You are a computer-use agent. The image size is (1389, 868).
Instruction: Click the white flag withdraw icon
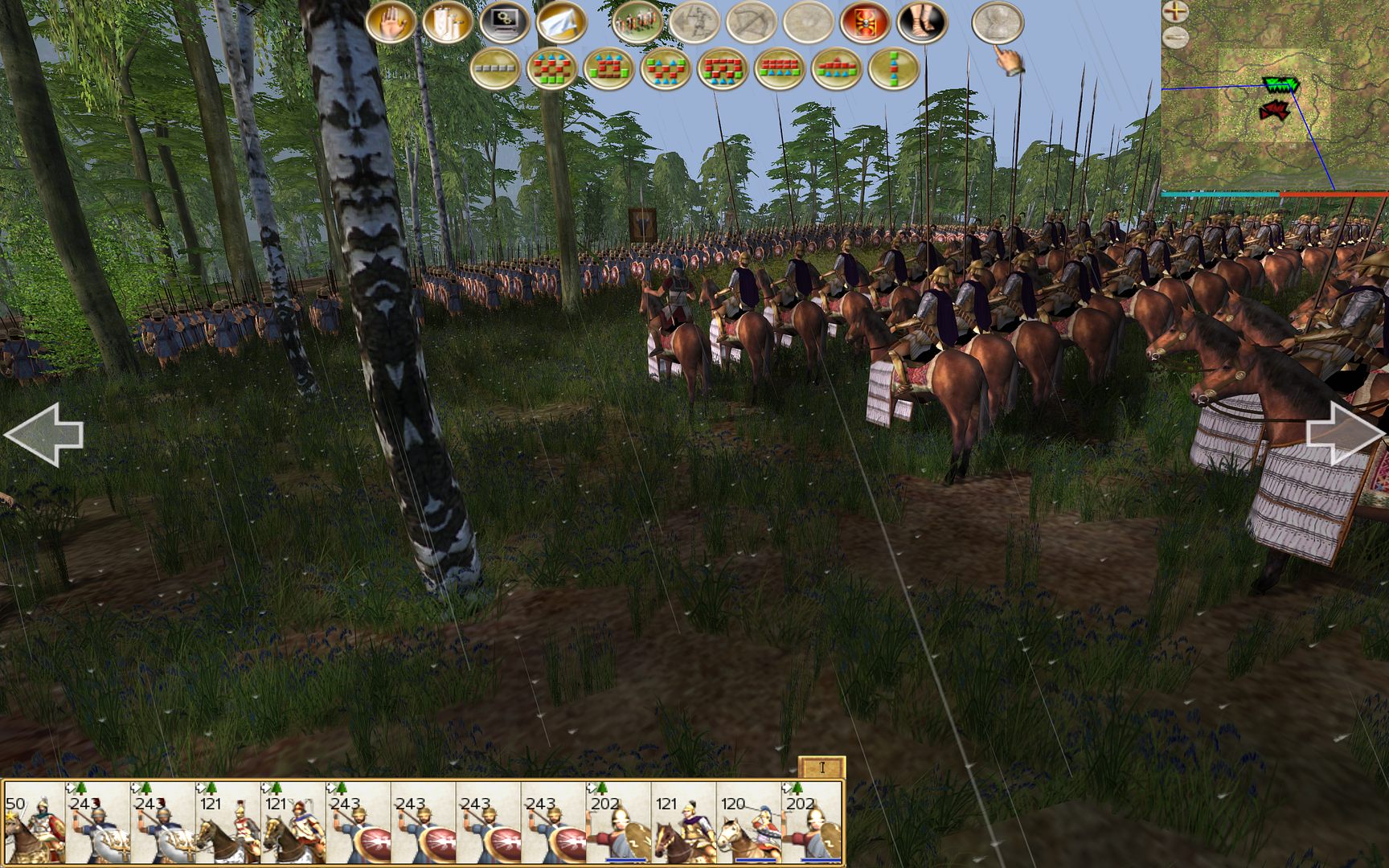pyautogui.click(x=560, y=23)
